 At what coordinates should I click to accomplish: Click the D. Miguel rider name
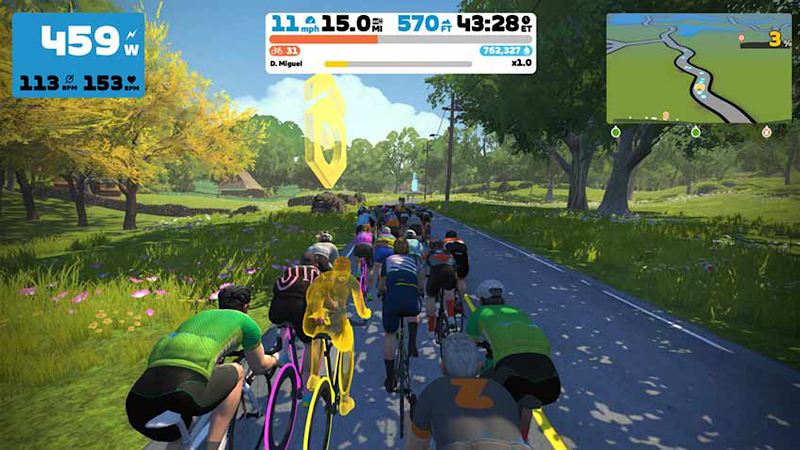(287, 64)
